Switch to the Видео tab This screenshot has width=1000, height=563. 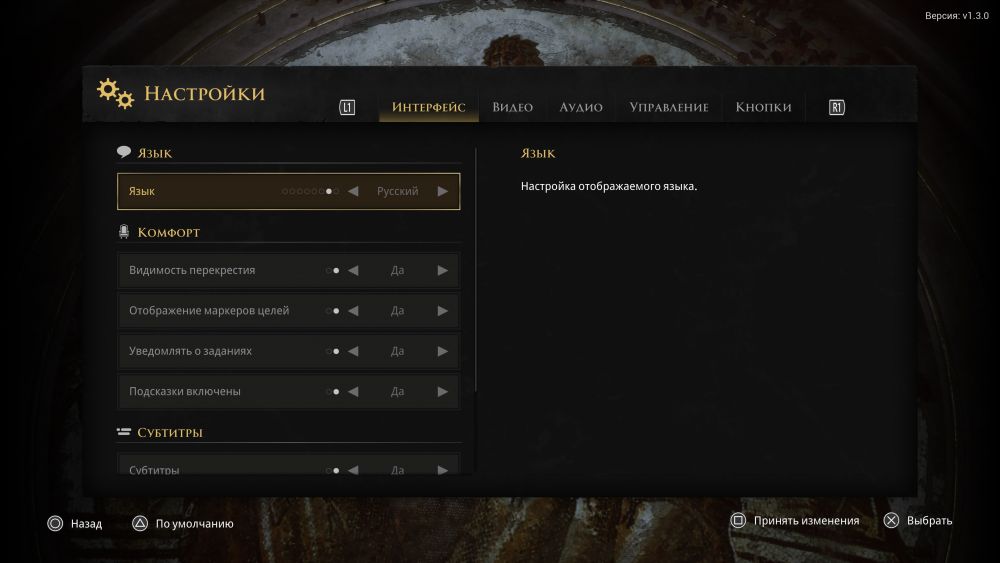[512, 107]
